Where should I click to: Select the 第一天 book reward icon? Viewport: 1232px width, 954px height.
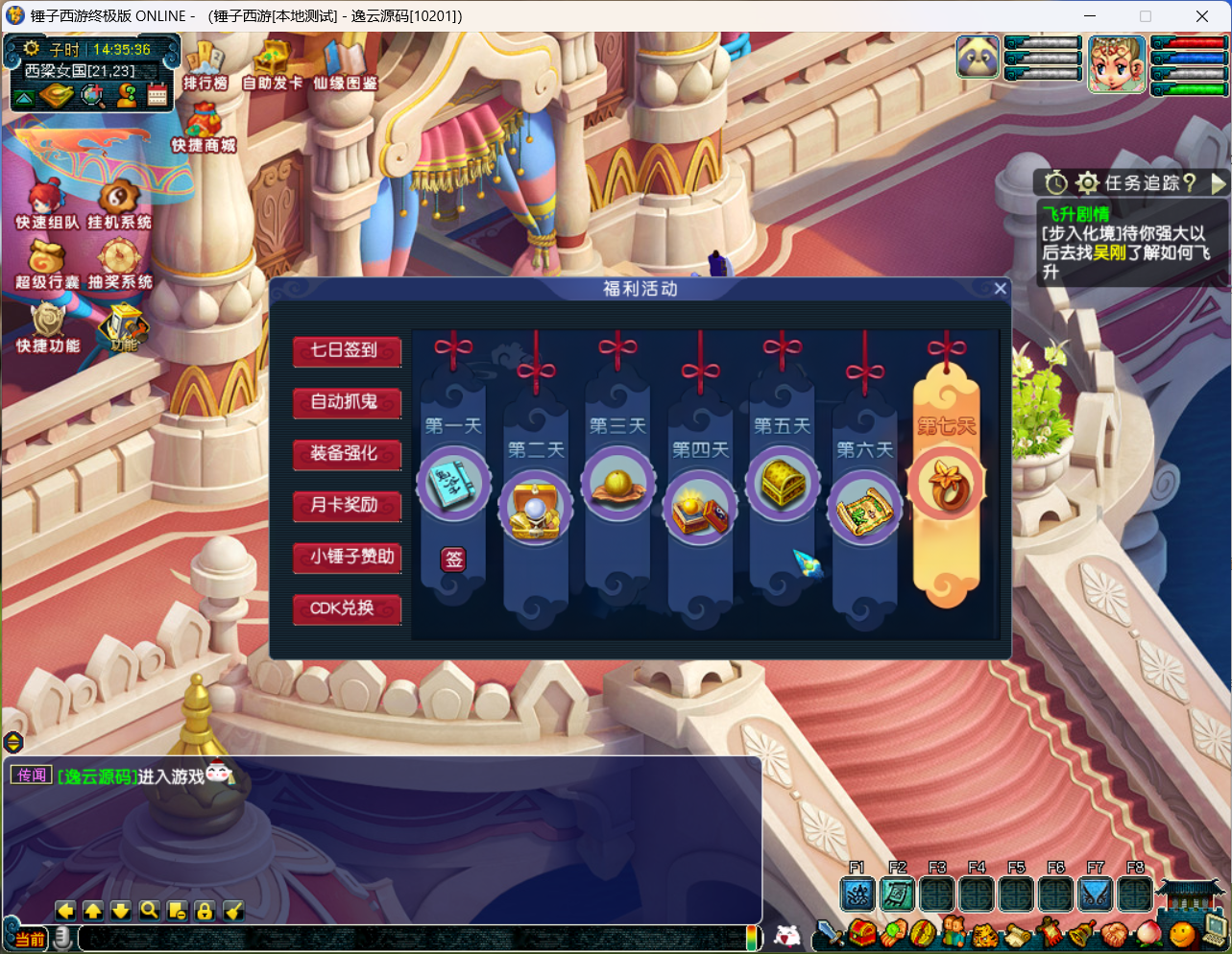pyautogui.click(x=453, y=483)
